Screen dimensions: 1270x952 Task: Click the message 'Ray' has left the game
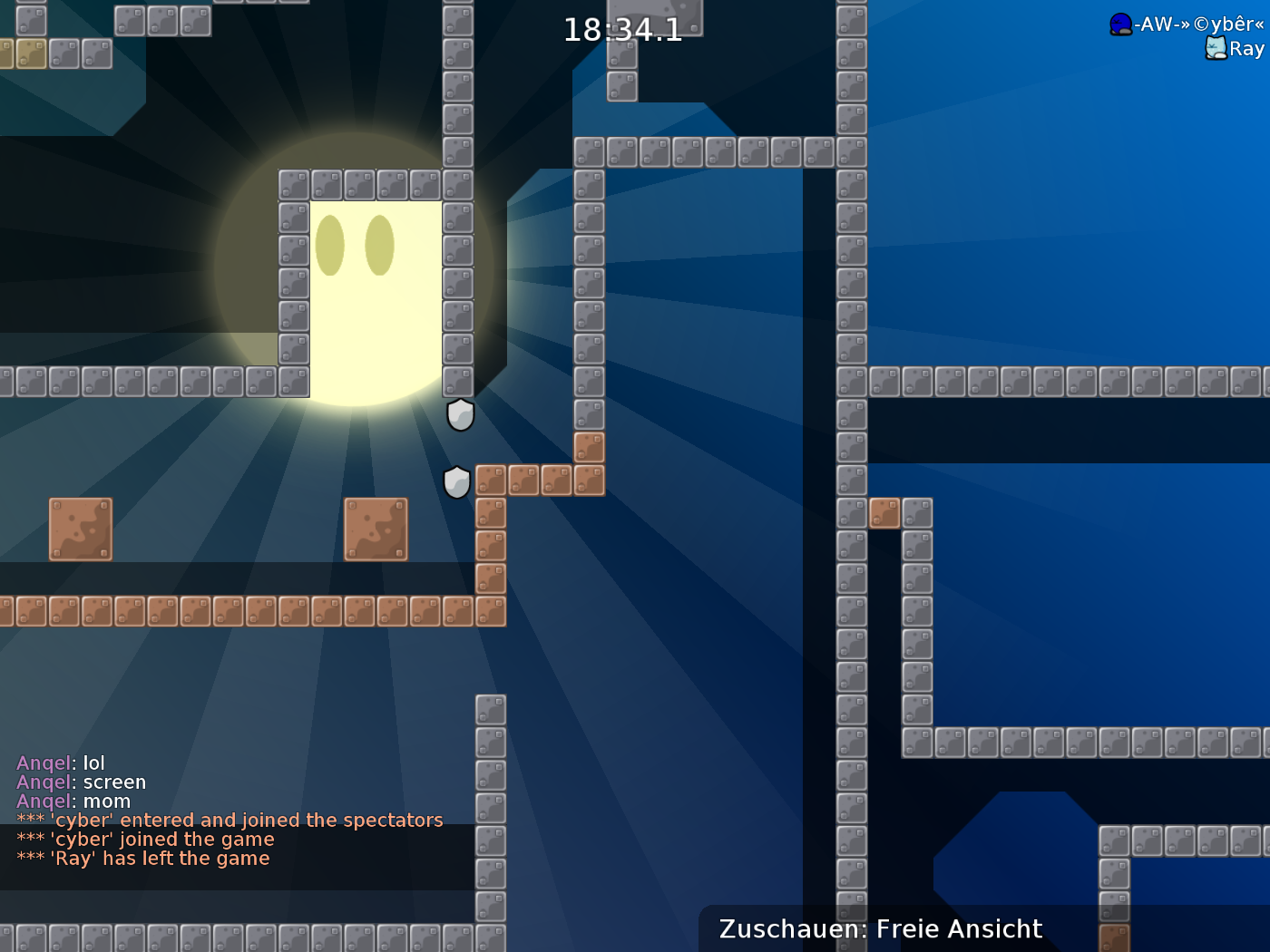pos(142,858)
